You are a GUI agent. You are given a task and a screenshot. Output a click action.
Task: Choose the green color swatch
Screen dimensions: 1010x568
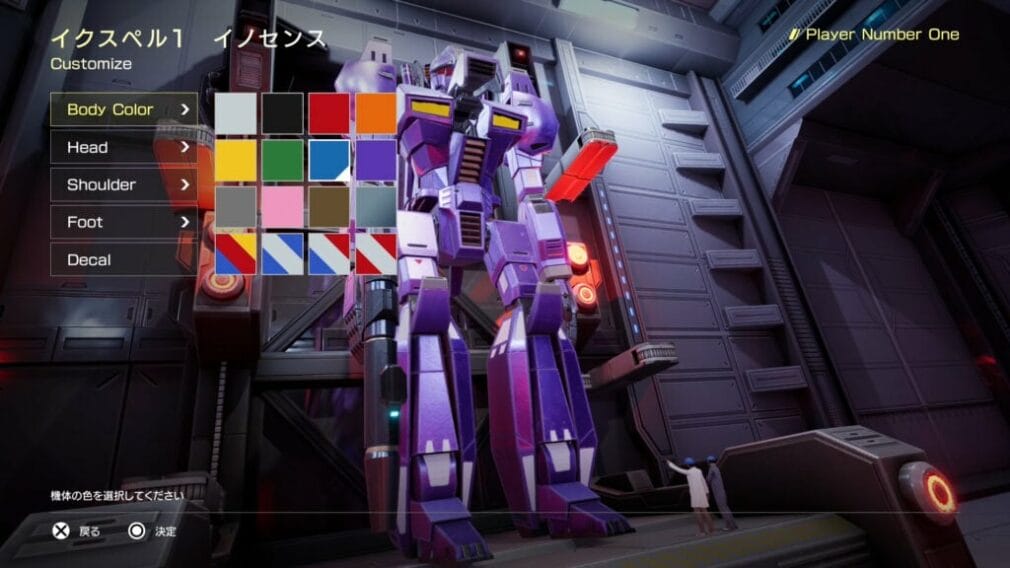(x=283, y=160)
